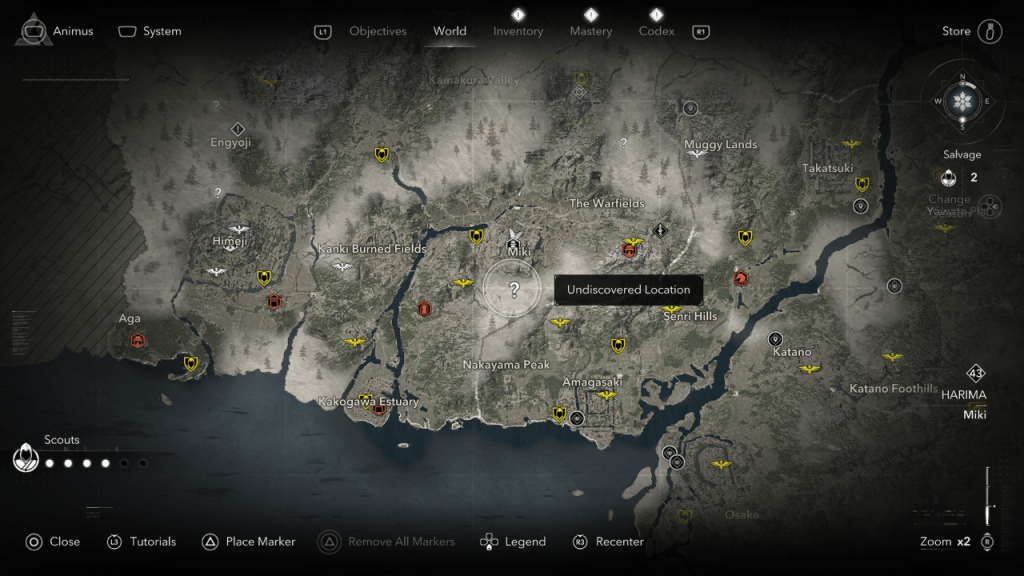Open the Store

pyautogui.click(x=972, y=31)
